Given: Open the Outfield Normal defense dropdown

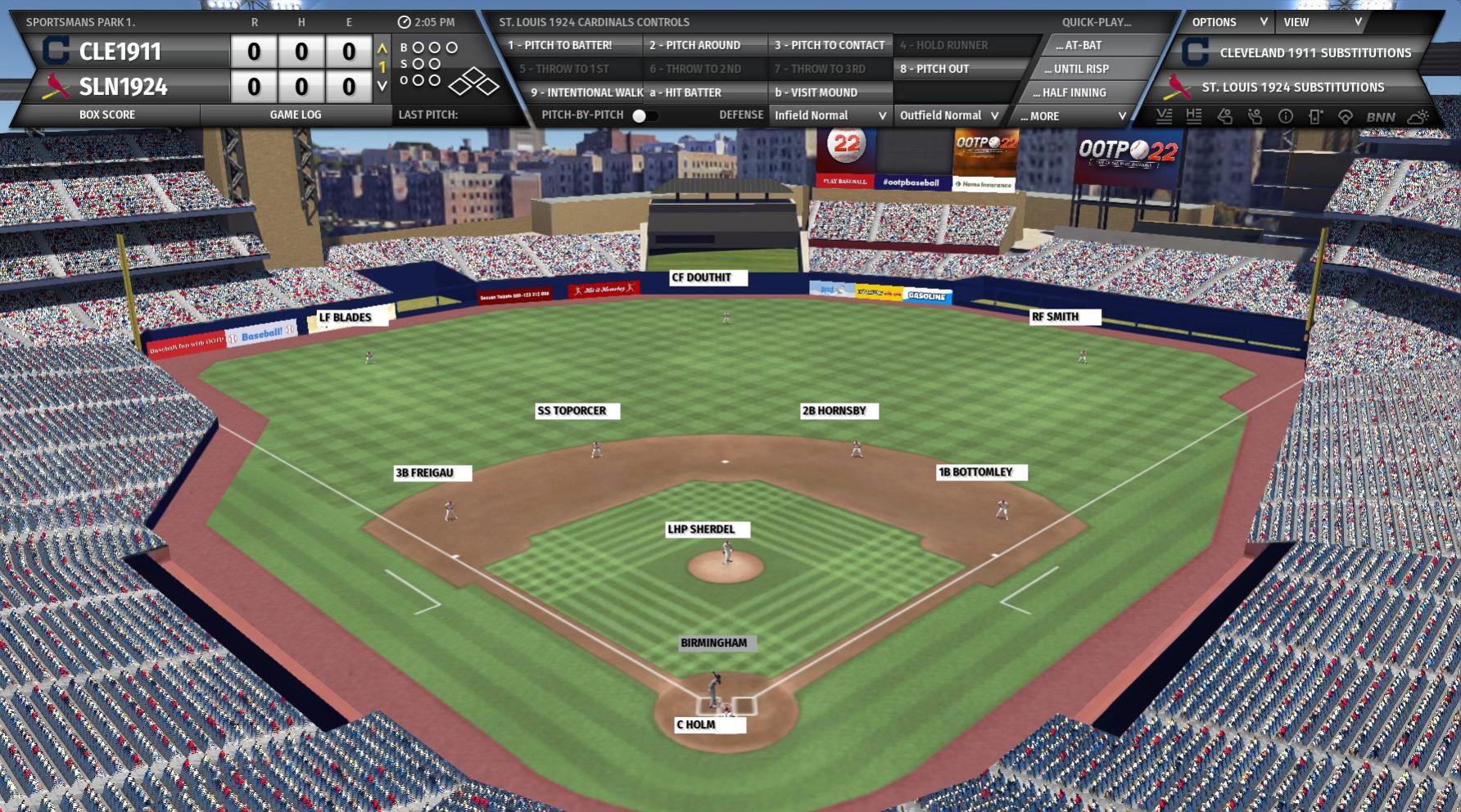Looking at the screenshot, I should (x=948, y=115).
